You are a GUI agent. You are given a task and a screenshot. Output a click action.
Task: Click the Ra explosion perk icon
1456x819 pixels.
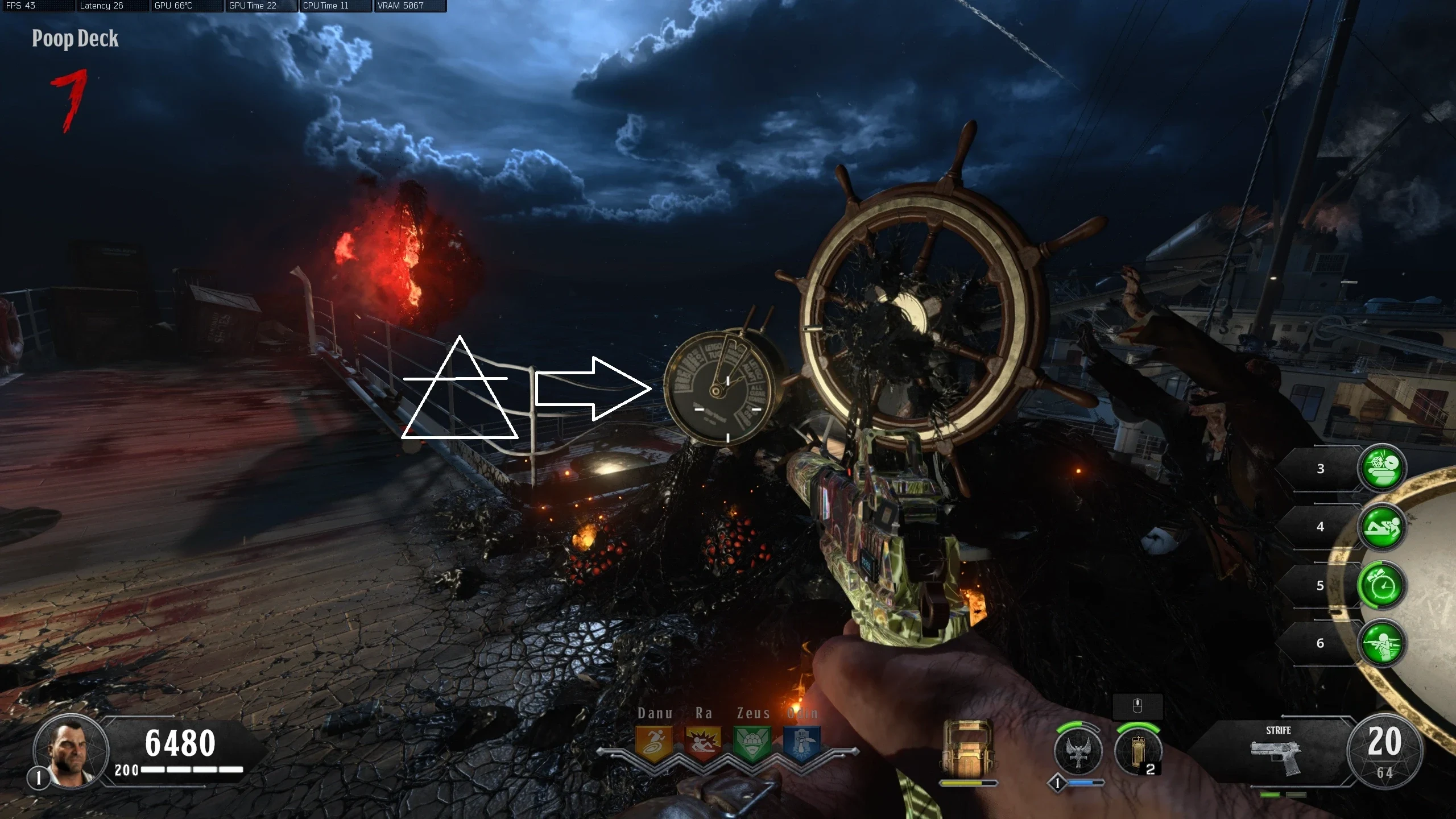(703, 743)
